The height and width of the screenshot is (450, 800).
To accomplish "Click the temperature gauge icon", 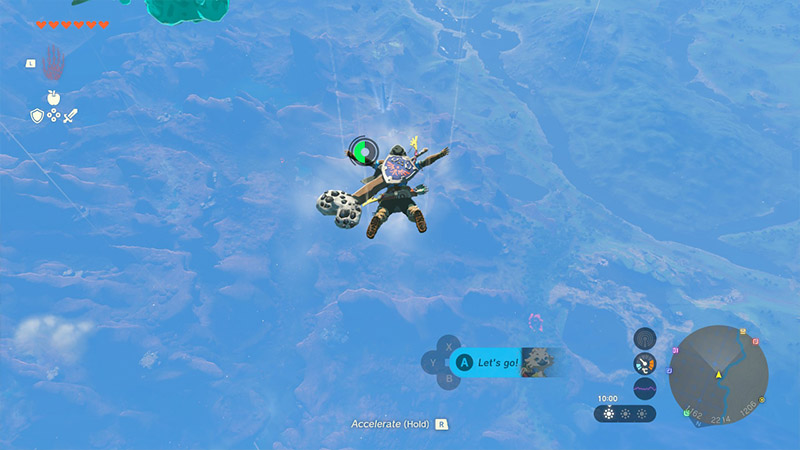I will click(645, 363).
